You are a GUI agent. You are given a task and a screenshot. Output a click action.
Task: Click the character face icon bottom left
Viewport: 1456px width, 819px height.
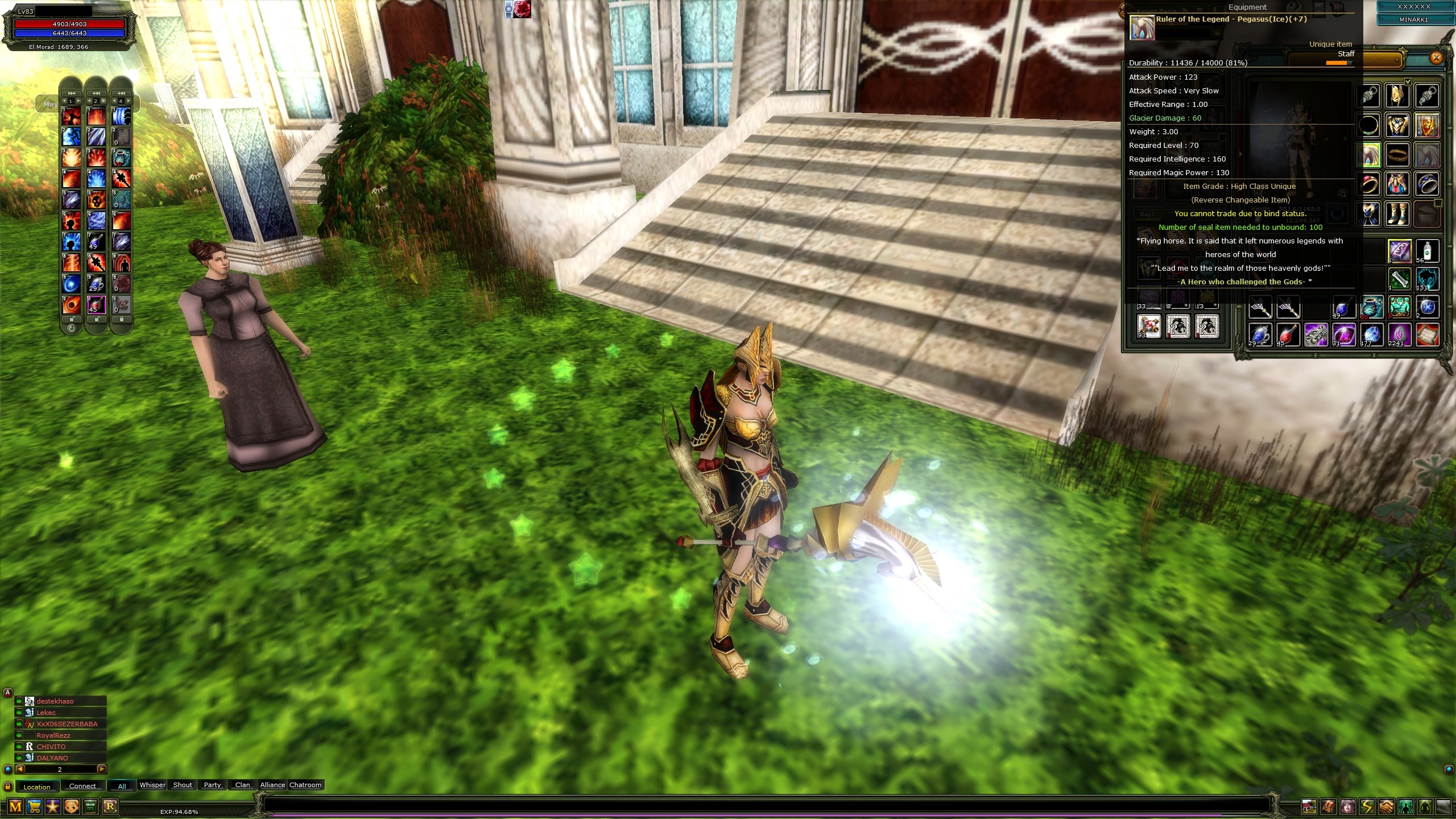coord(71,808)
